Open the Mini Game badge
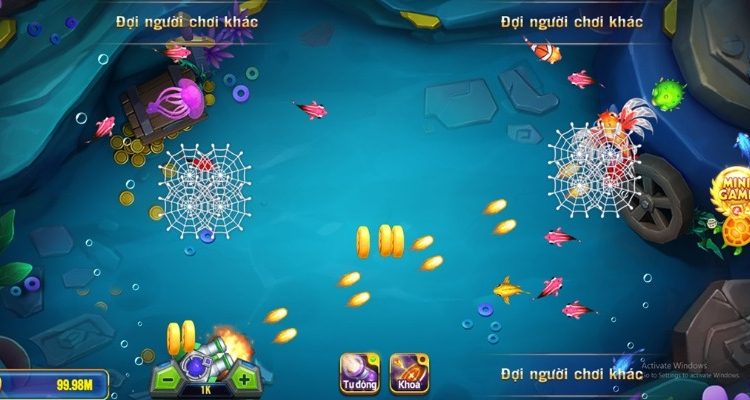Viewport: 750px width, 400px height. pyautogui.click(x=733, y=193)
